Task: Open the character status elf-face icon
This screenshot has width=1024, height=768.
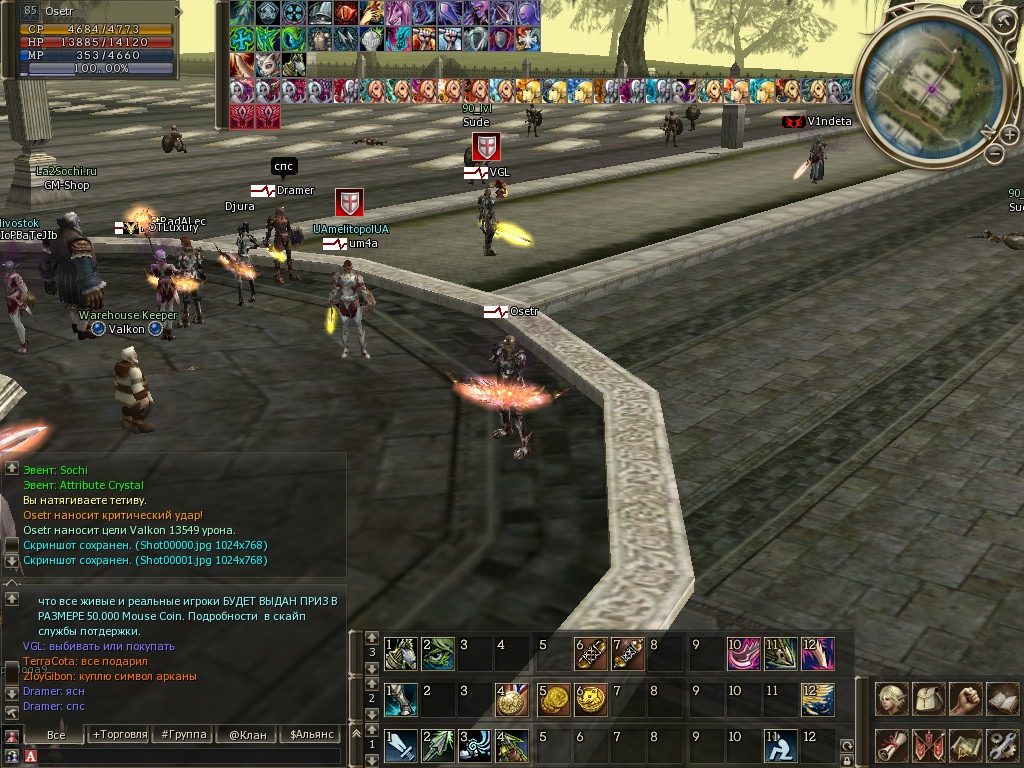Action: 892,699
